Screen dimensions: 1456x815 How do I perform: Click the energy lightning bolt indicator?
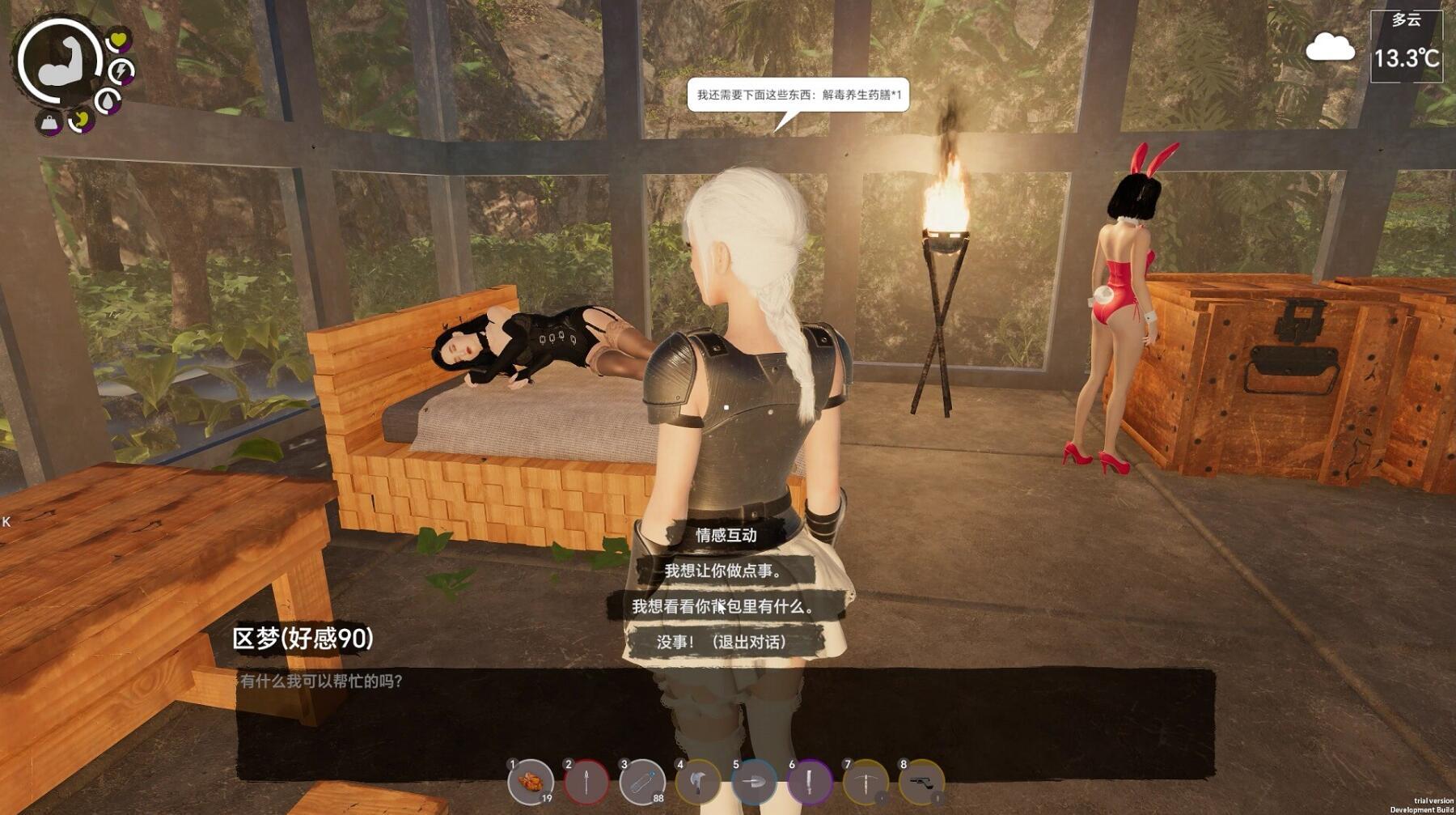(x=122, y=72)
